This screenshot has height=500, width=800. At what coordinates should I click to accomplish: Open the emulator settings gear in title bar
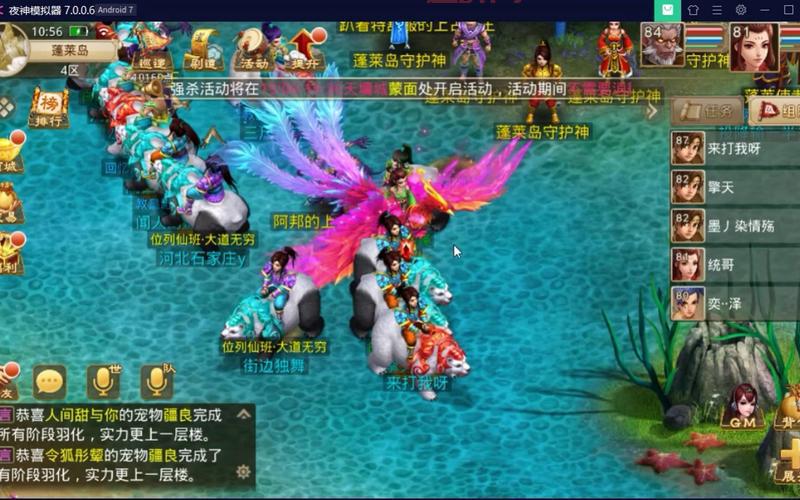[x=741, y=10]
